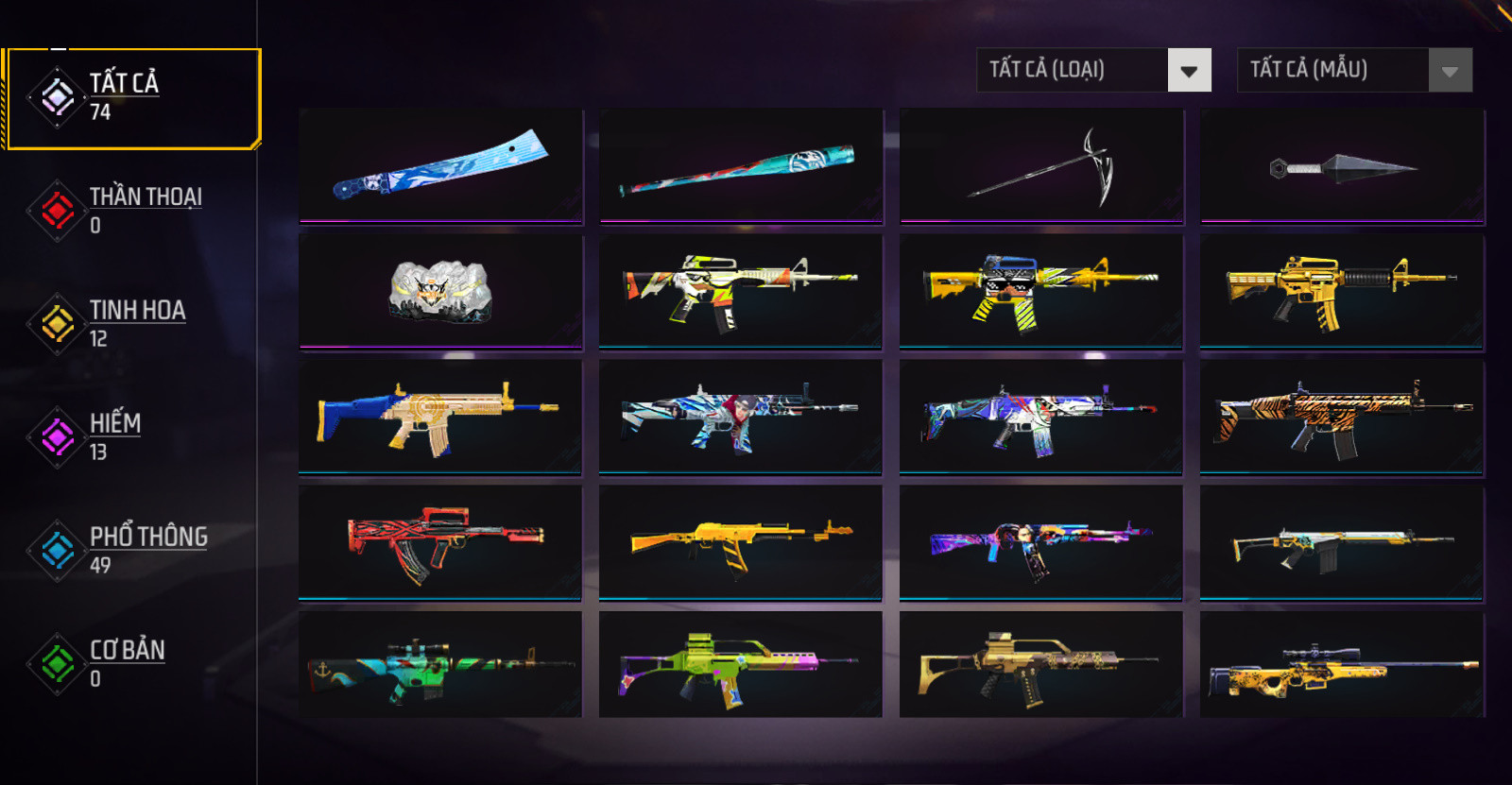Screen dimensions: 1512x785
Task: Select the green and purple G36 skin
Action: click(741, 665)
